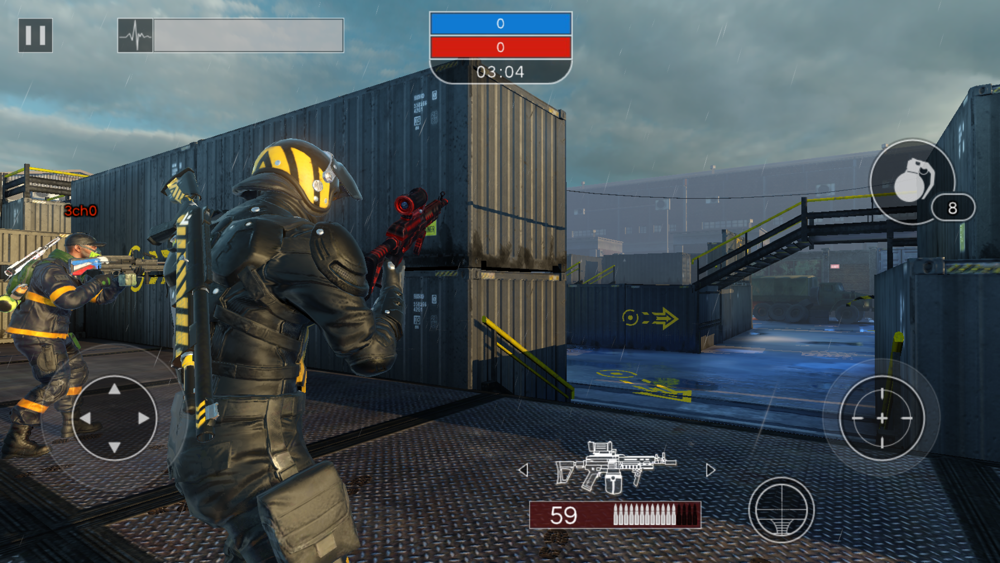The width and height of the screenshot is (1000, 563).
Task: Tap the machine gun weapon icon
Action: (x=615, y=466)
